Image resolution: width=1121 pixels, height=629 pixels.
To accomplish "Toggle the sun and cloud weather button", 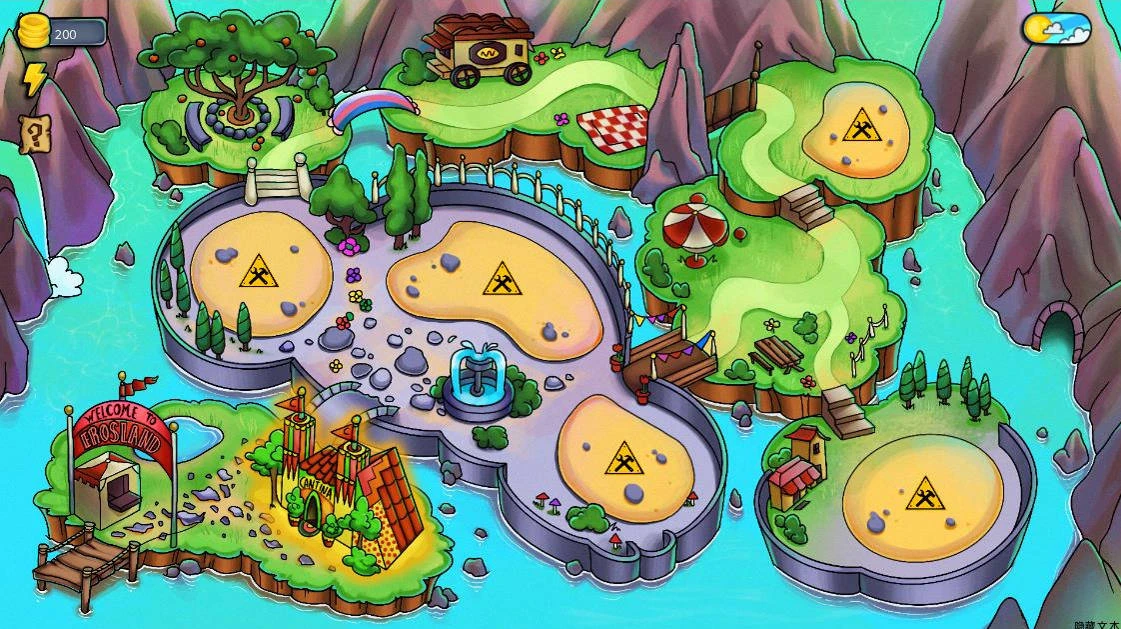I will (x=1056, y=28).
